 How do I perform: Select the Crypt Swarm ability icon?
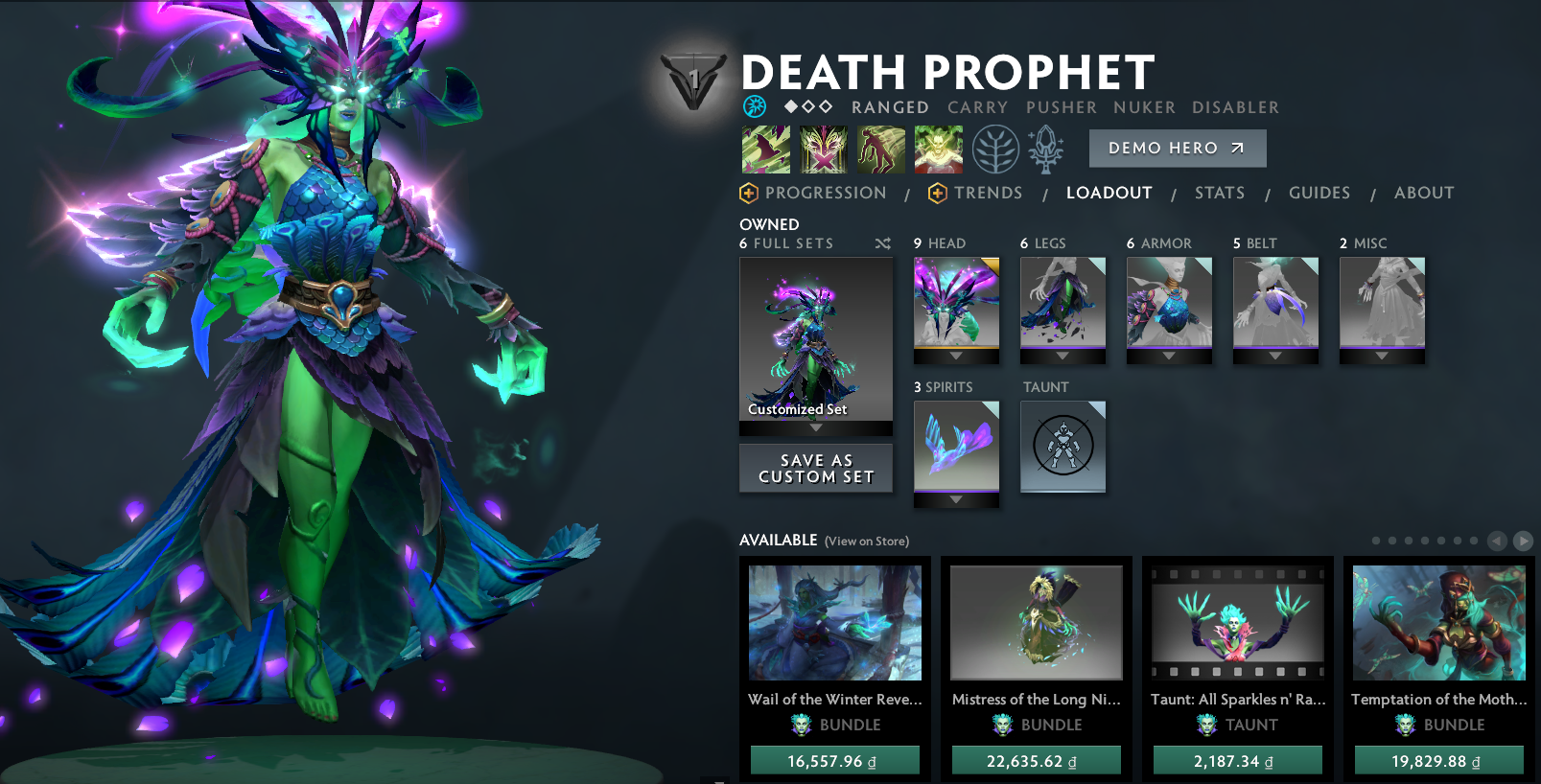[x=765, y=149]
